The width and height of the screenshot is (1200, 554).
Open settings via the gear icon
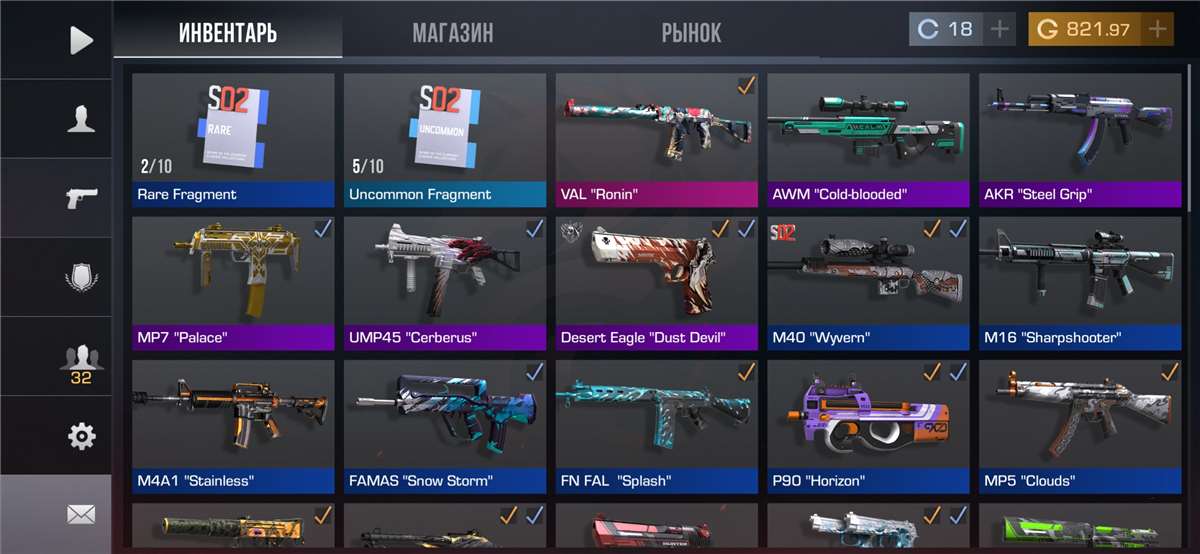[81, 436]
